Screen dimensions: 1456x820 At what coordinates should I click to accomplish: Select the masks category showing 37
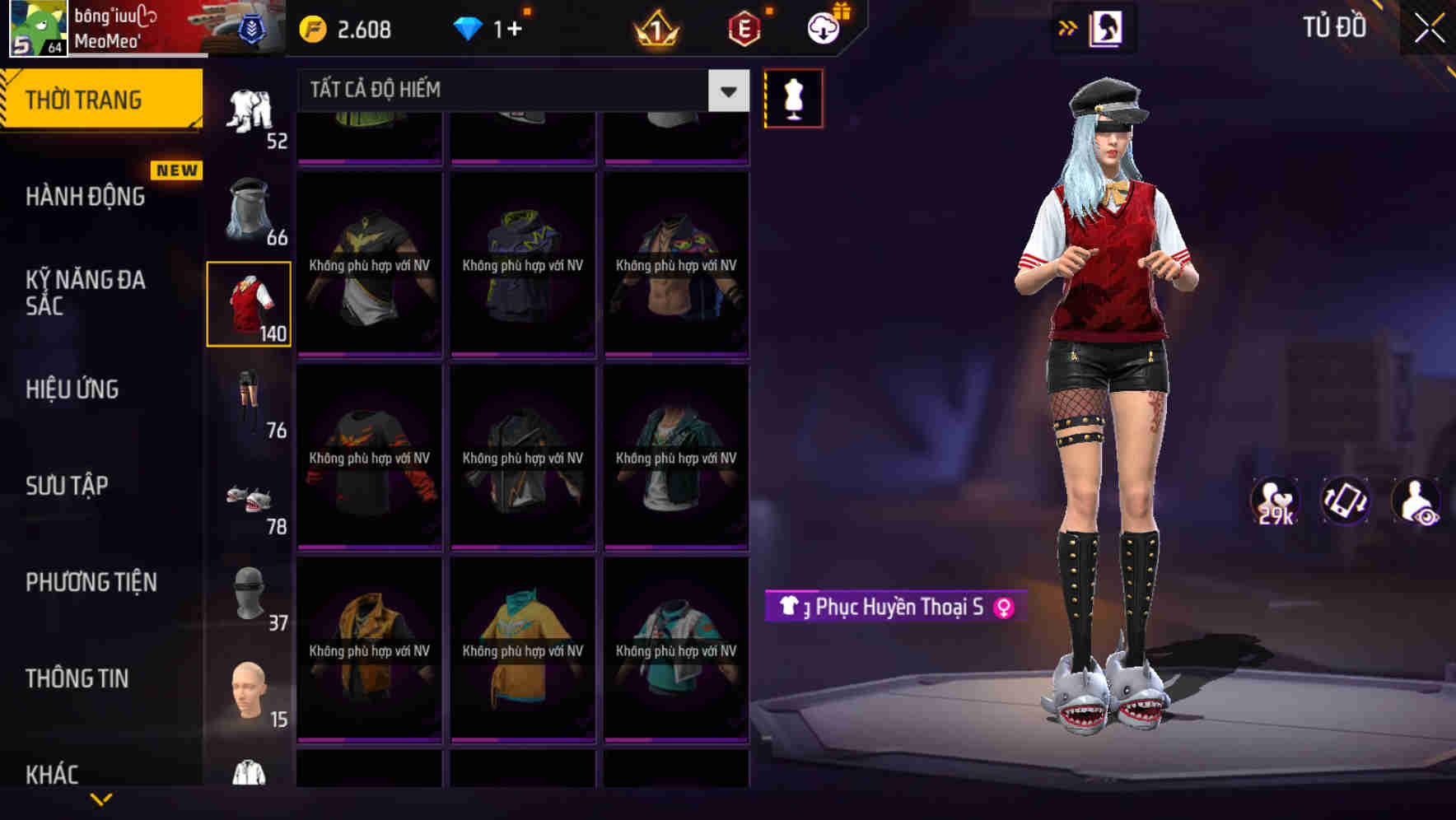tap(250, 605)
